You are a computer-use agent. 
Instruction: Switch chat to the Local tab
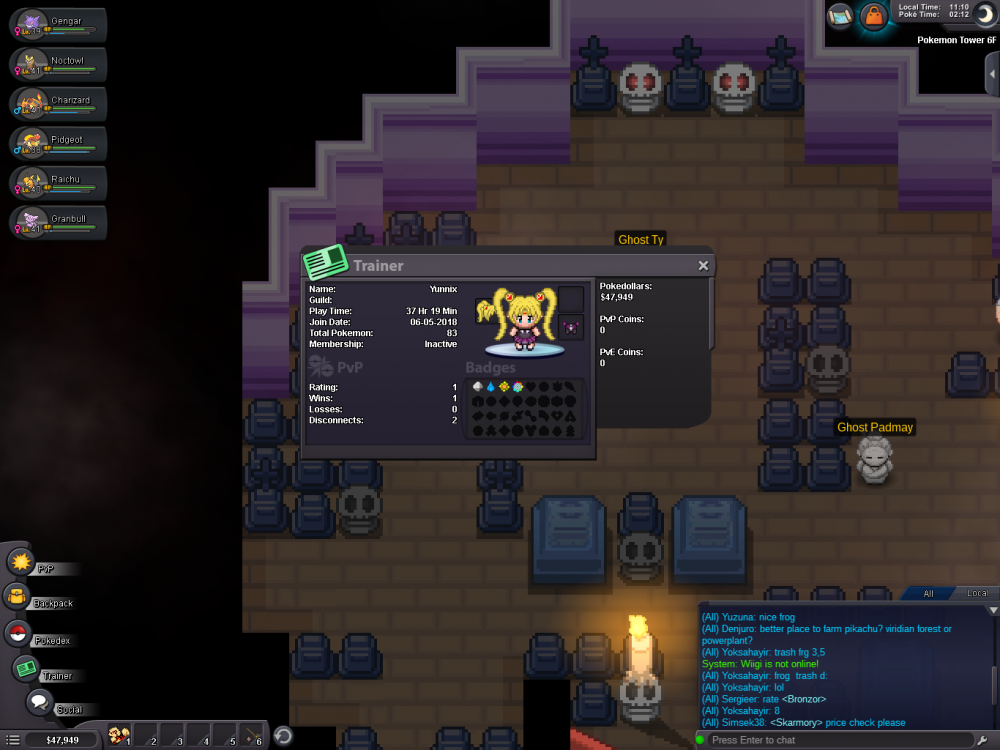pyautogui.click(x=977, y=594)
